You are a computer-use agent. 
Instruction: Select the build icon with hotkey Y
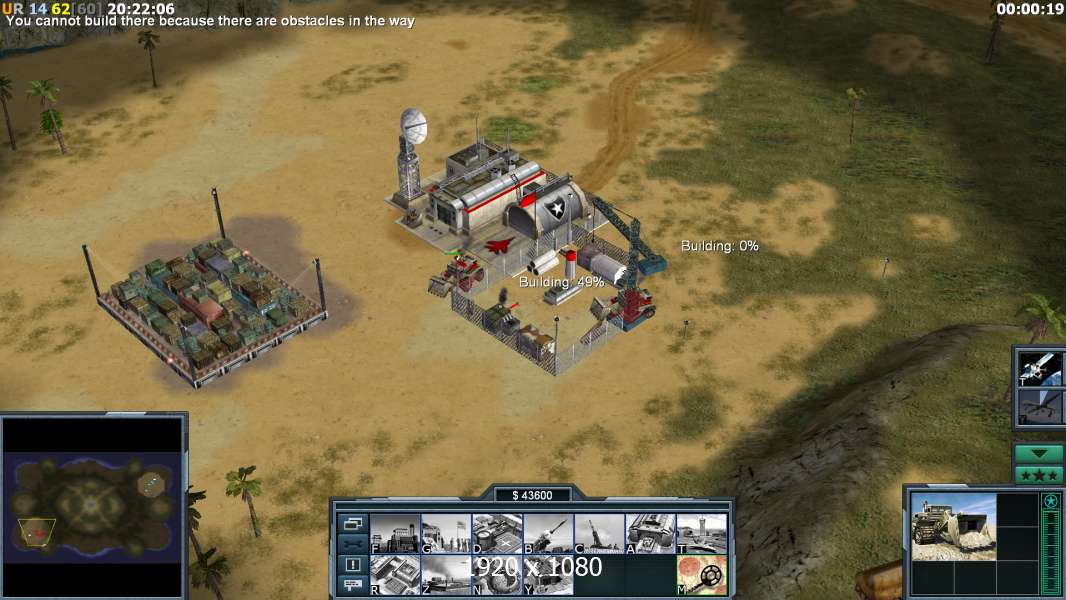pos(547,574)
